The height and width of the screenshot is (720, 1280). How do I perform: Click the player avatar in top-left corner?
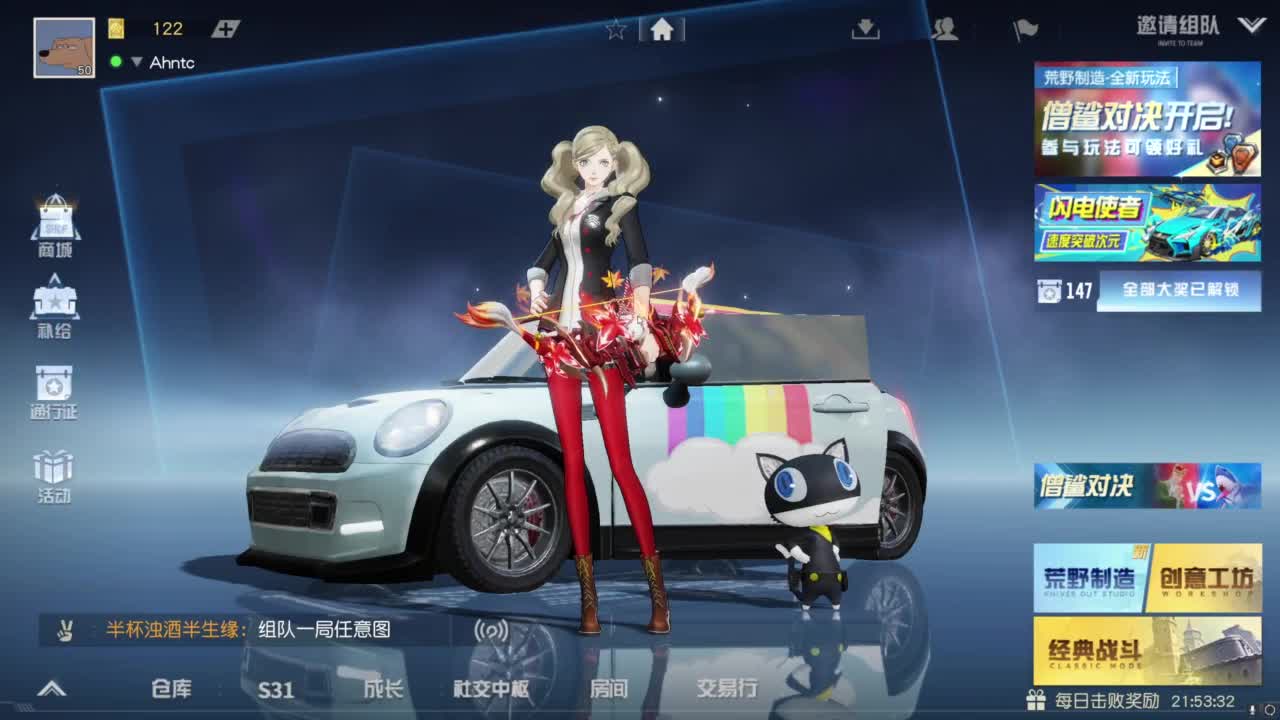[63, 42]
